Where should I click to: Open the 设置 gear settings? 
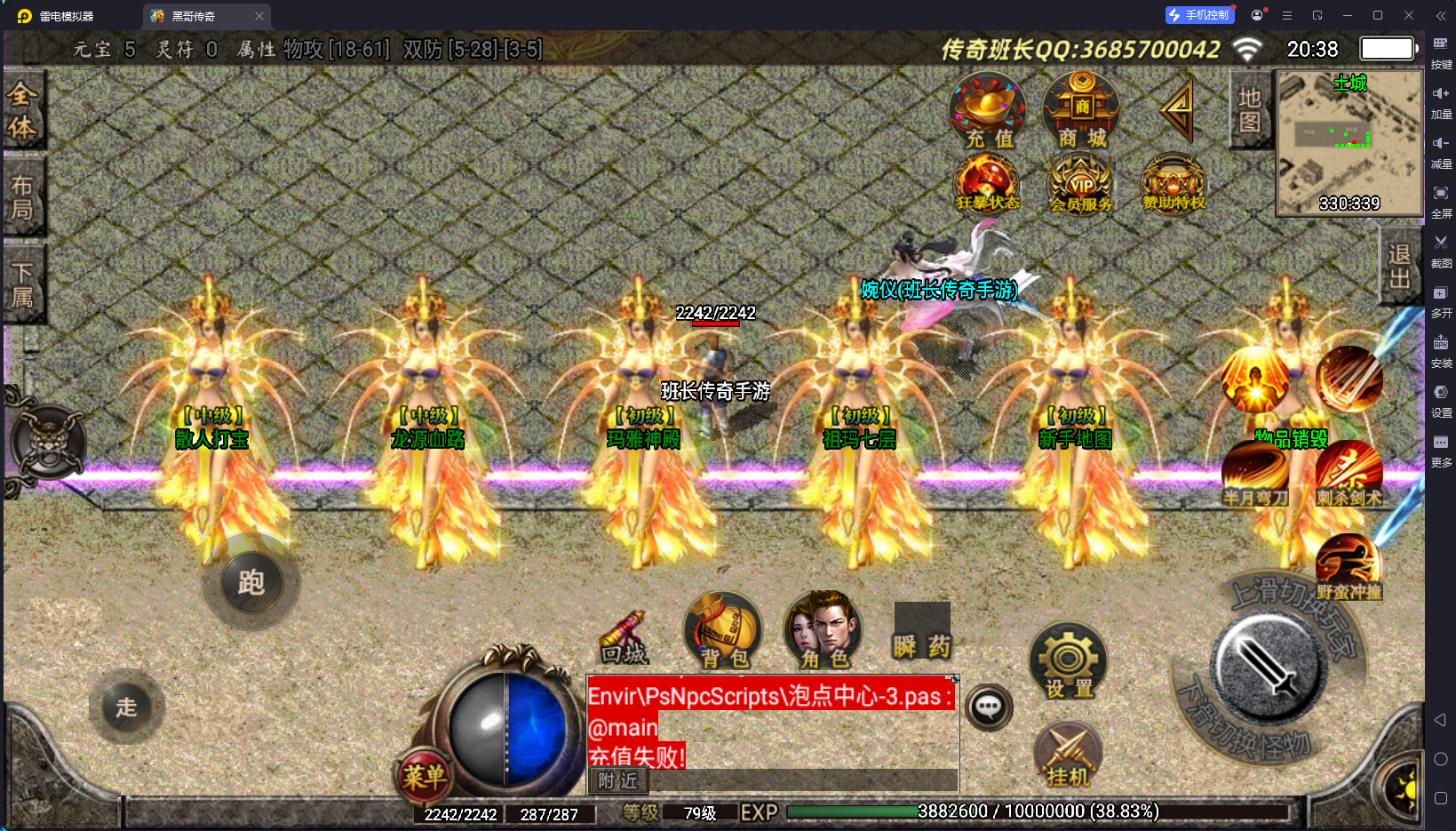pyautogui.click(x=1068, y=662)
